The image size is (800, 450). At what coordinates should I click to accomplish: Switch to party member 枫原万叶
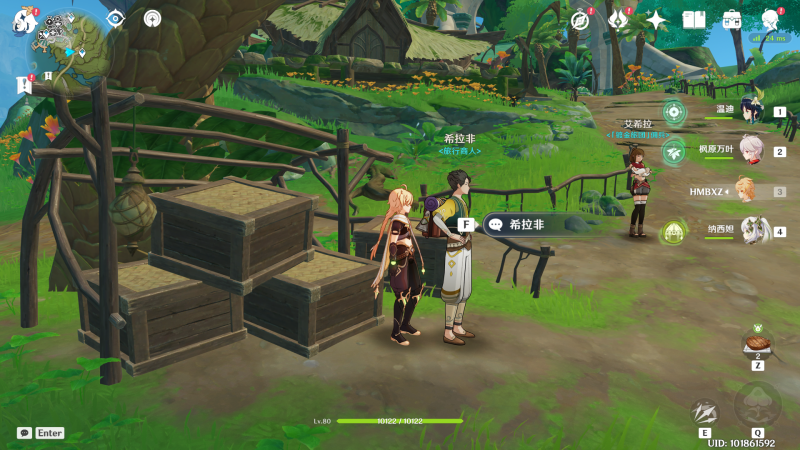pos(750,152)
